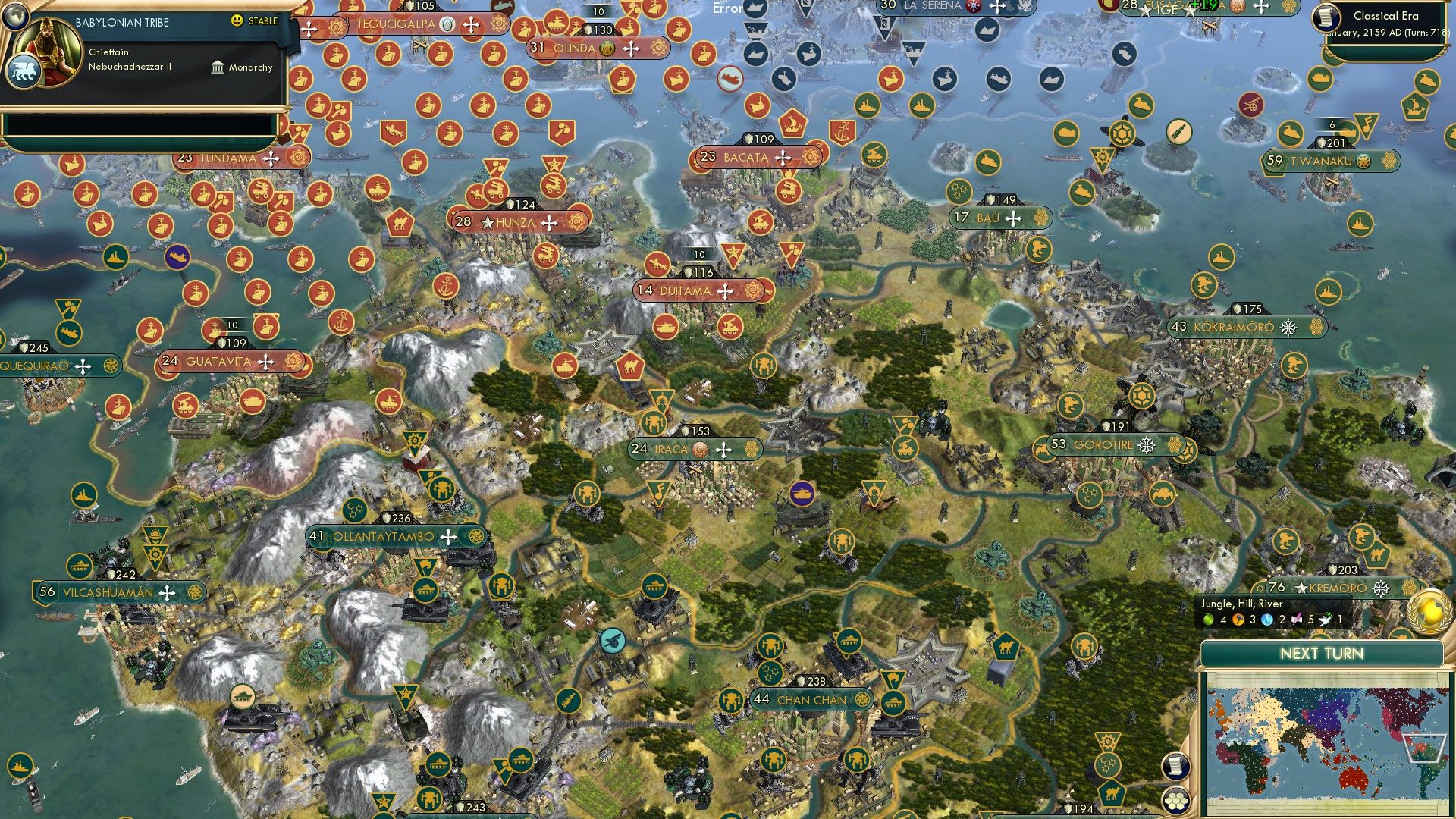Click the Monarchy government temple icon
1456x819 pixels.
click(x=220, y=67)
